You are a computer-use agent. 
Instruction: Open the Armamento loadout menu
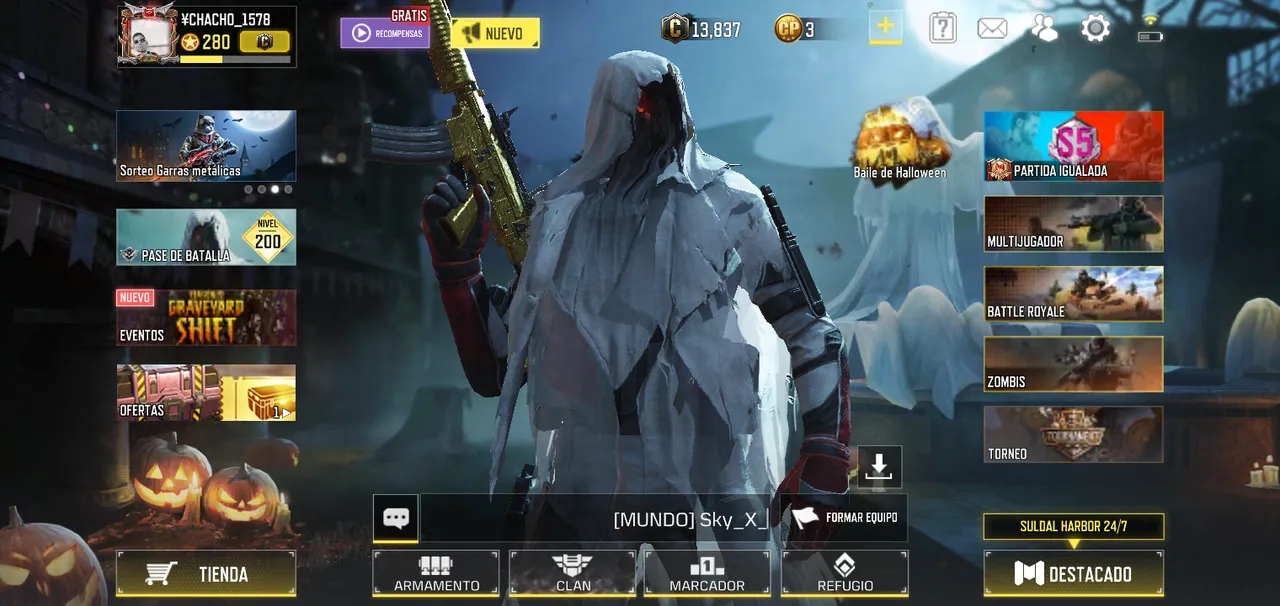pos(436,574)
